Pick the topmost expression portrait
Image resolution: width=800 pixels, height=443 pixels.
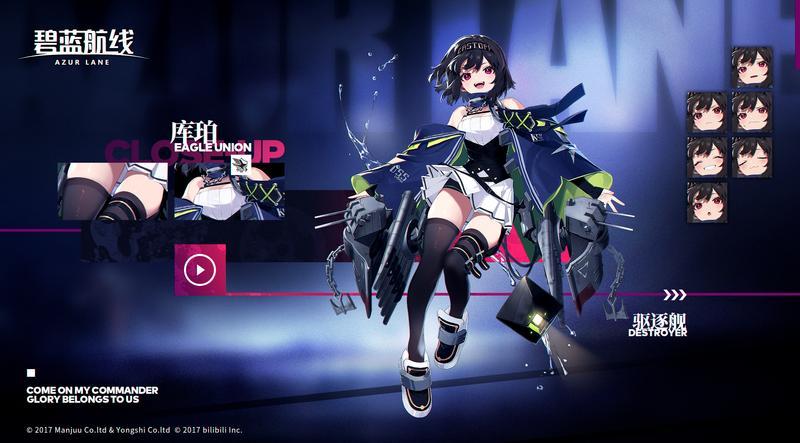coord(751,67)
